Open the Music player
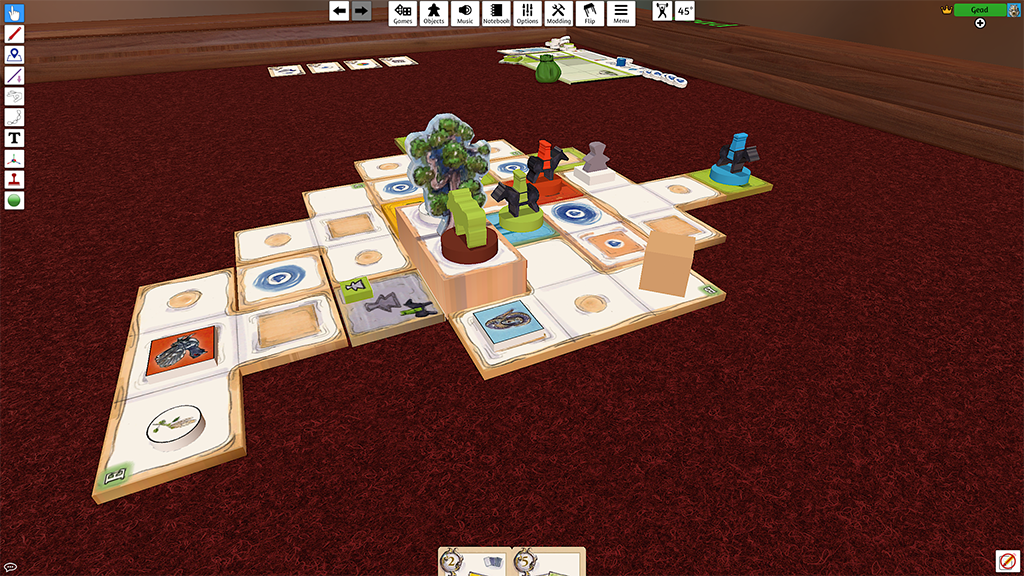1024x576 pixels. click(x=465, y=13)
